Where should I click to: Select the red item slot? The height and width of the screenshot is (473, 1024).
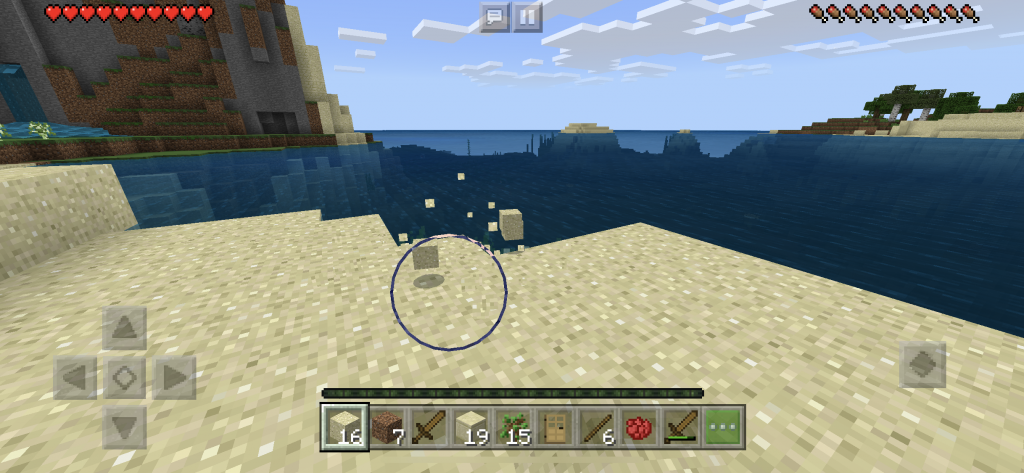639,427
